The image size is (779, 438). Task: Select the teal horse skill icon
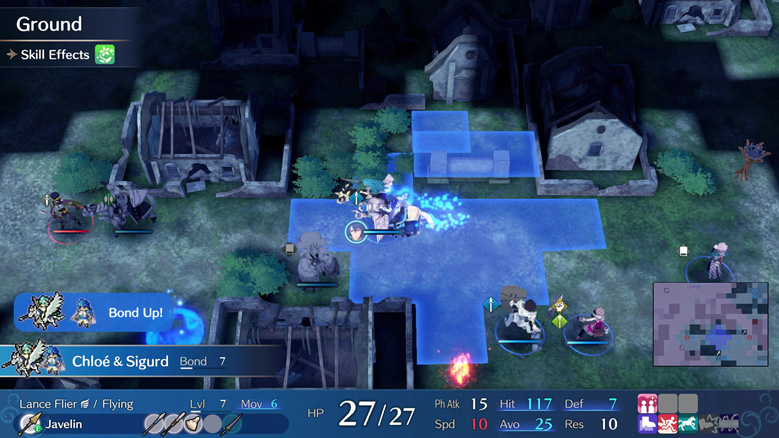click(x=687, y=425)
